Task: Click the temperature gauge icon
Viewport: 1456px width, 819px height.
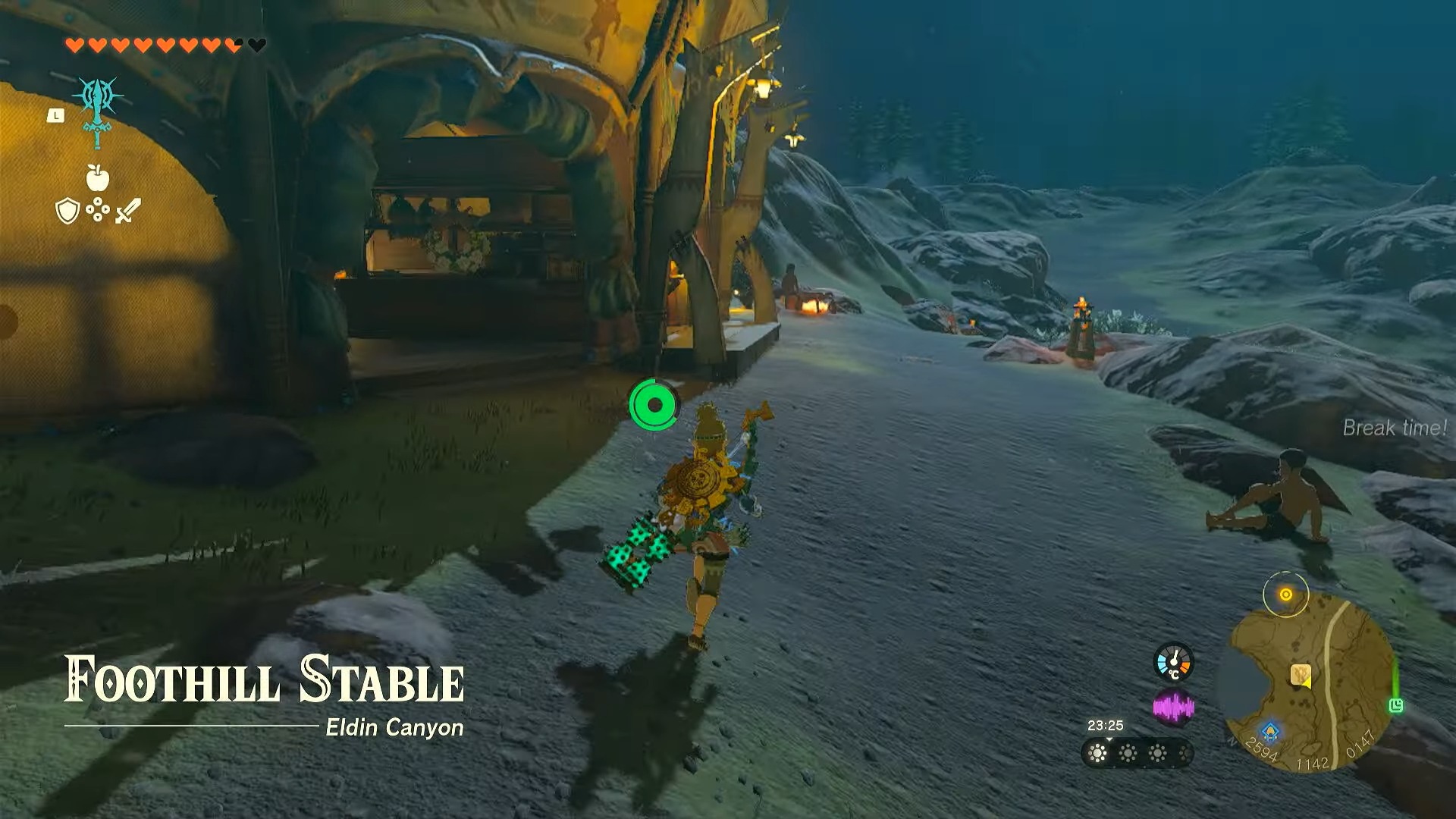Action: pyautogui.click(x=1174, y=662)
